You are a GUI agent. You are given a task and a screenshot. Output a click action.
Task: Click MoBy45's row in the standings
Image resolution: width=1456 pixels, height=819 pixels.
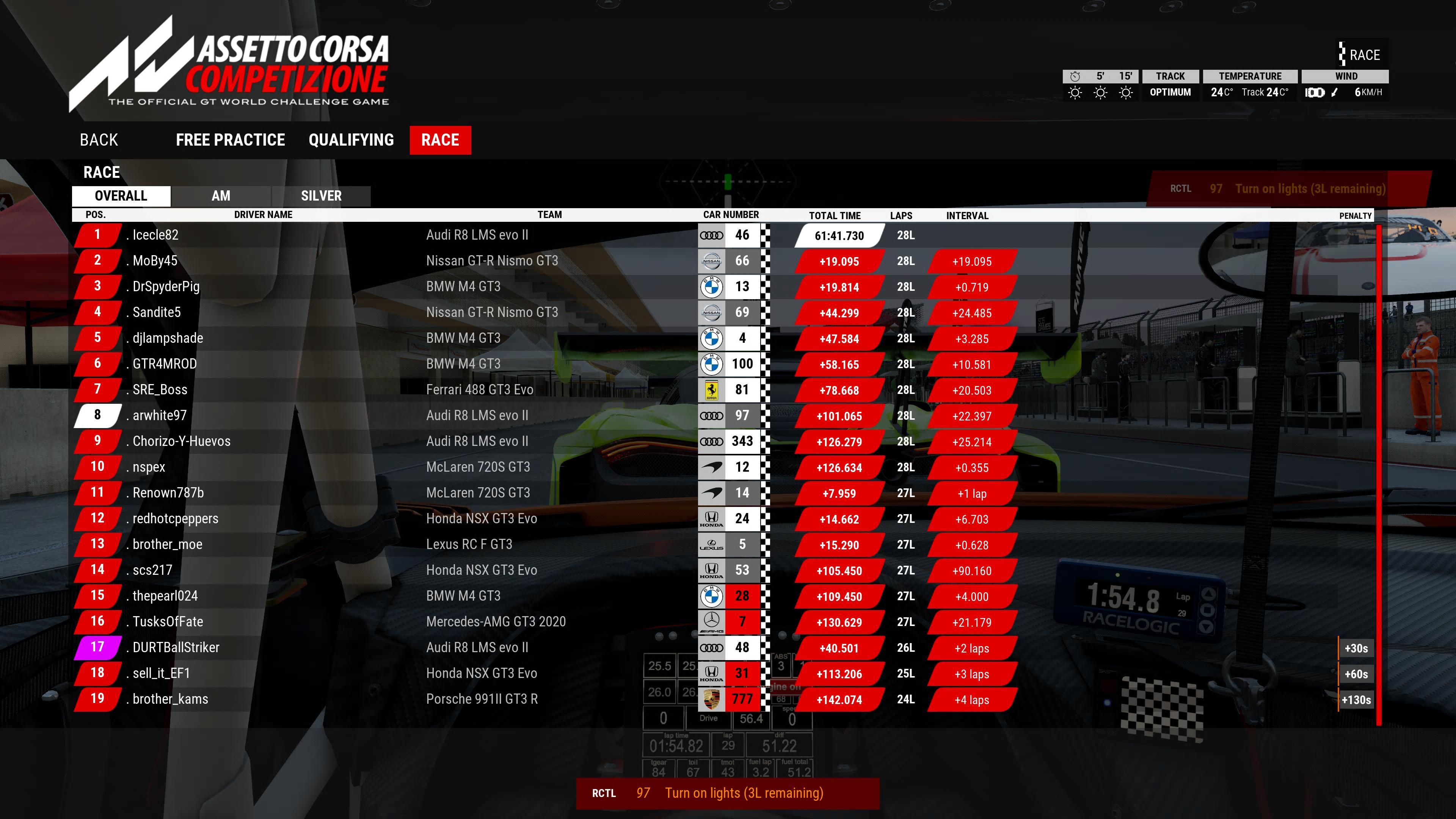(155, 261)
